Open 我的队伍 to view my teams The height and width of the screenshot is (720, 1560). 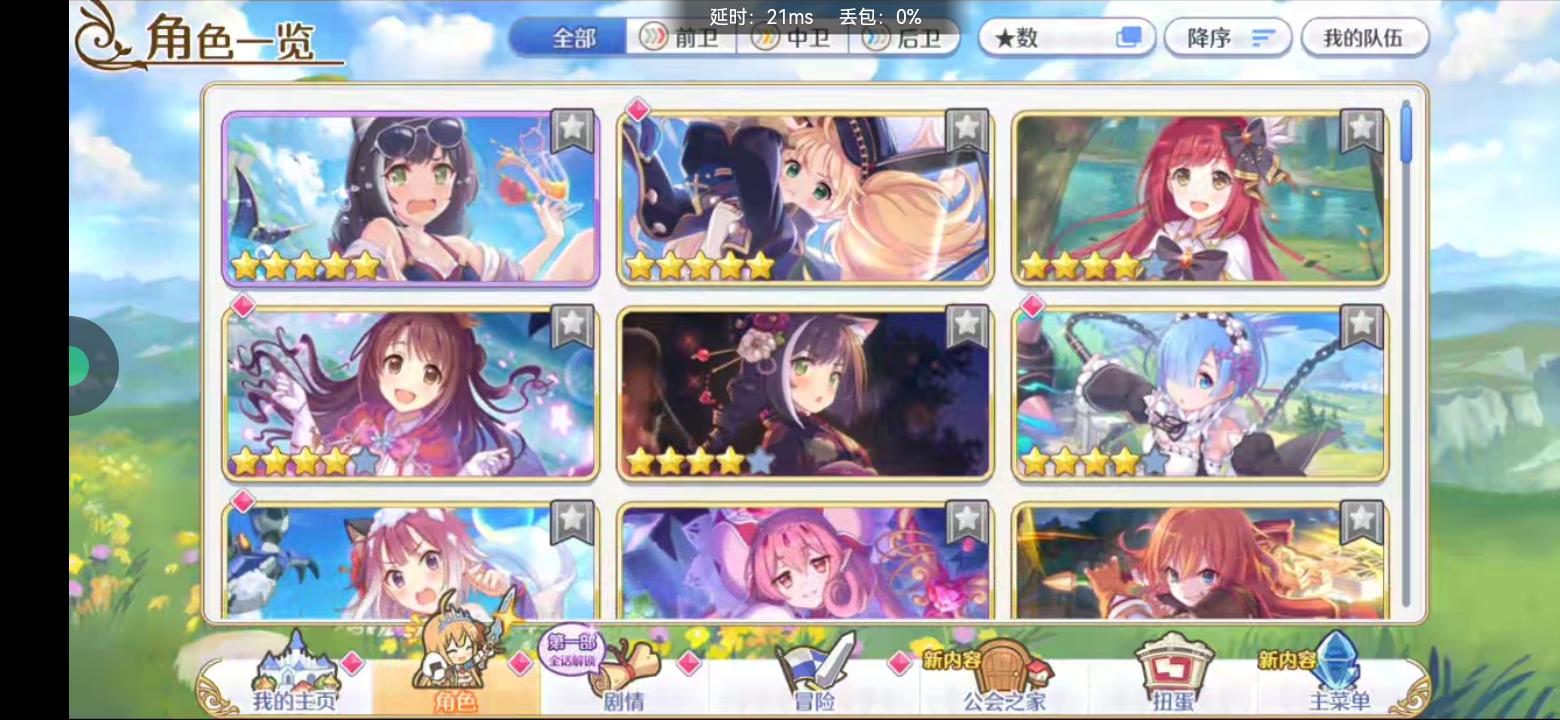click(1365, 37)
